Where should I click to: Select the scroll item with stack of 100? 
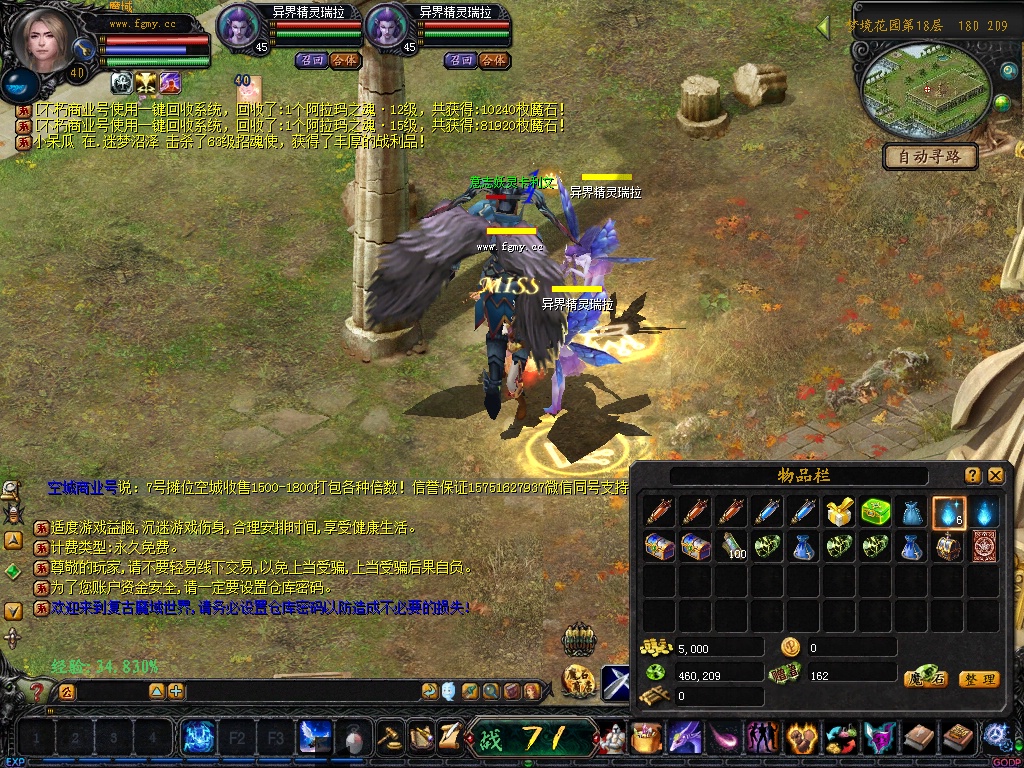[733, 547]
